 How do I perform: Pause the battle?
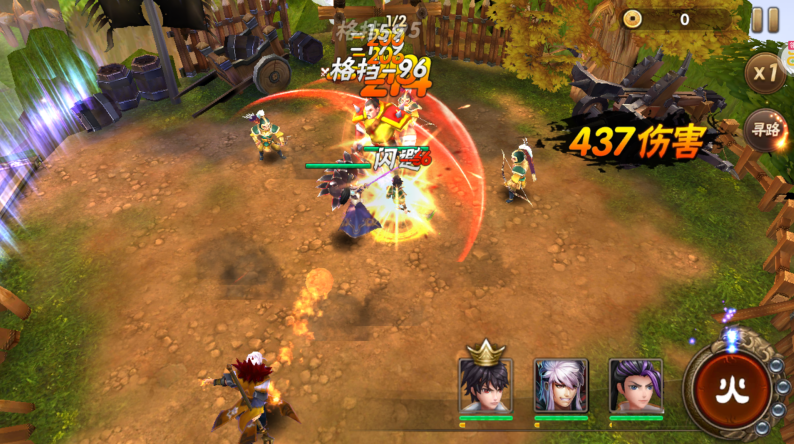click(765, 20)
